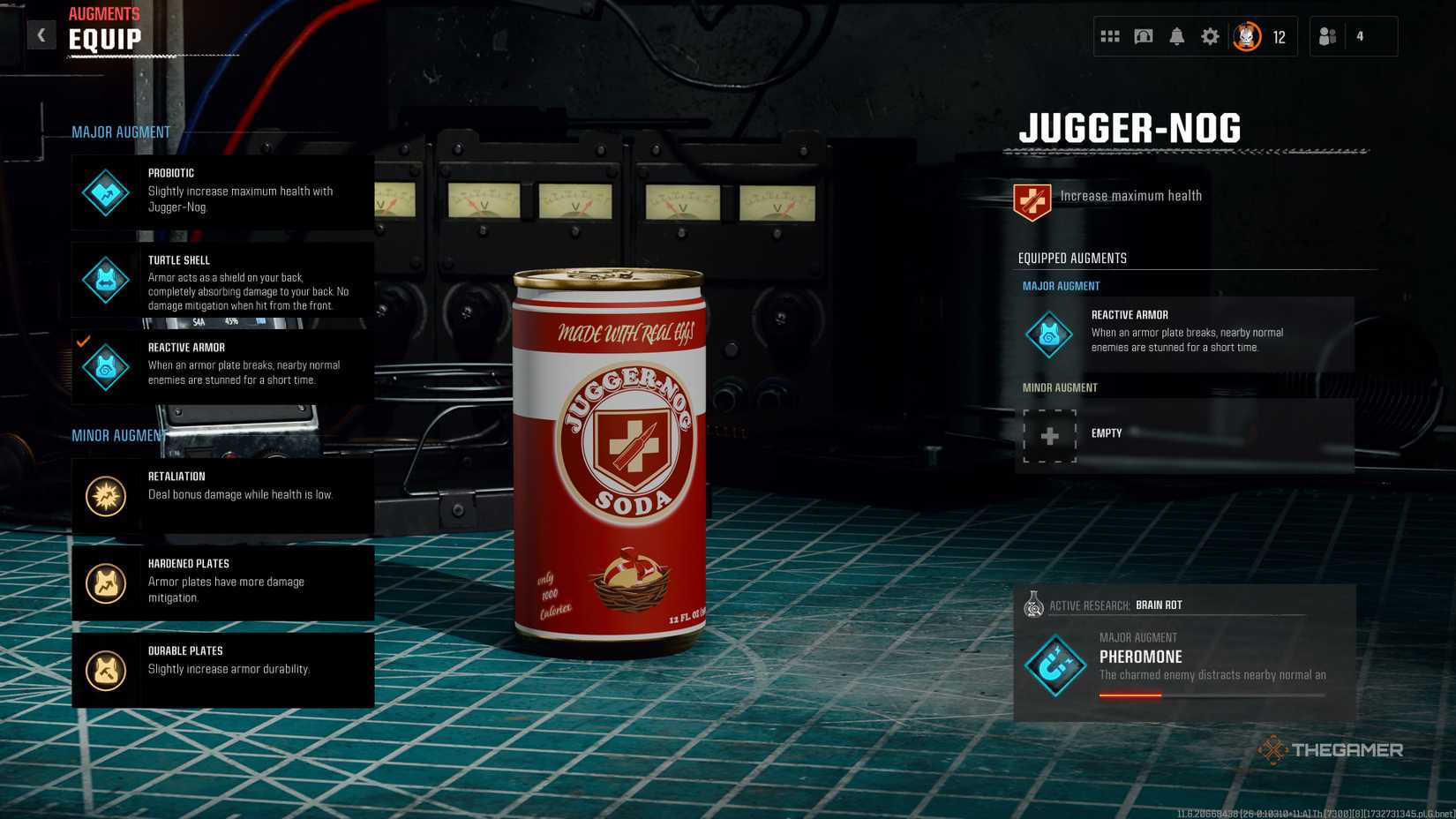The height and width of the screenshot is (819, 1456).
Task: Select the Retaliation minor augment icon
Action: [105, 494]
